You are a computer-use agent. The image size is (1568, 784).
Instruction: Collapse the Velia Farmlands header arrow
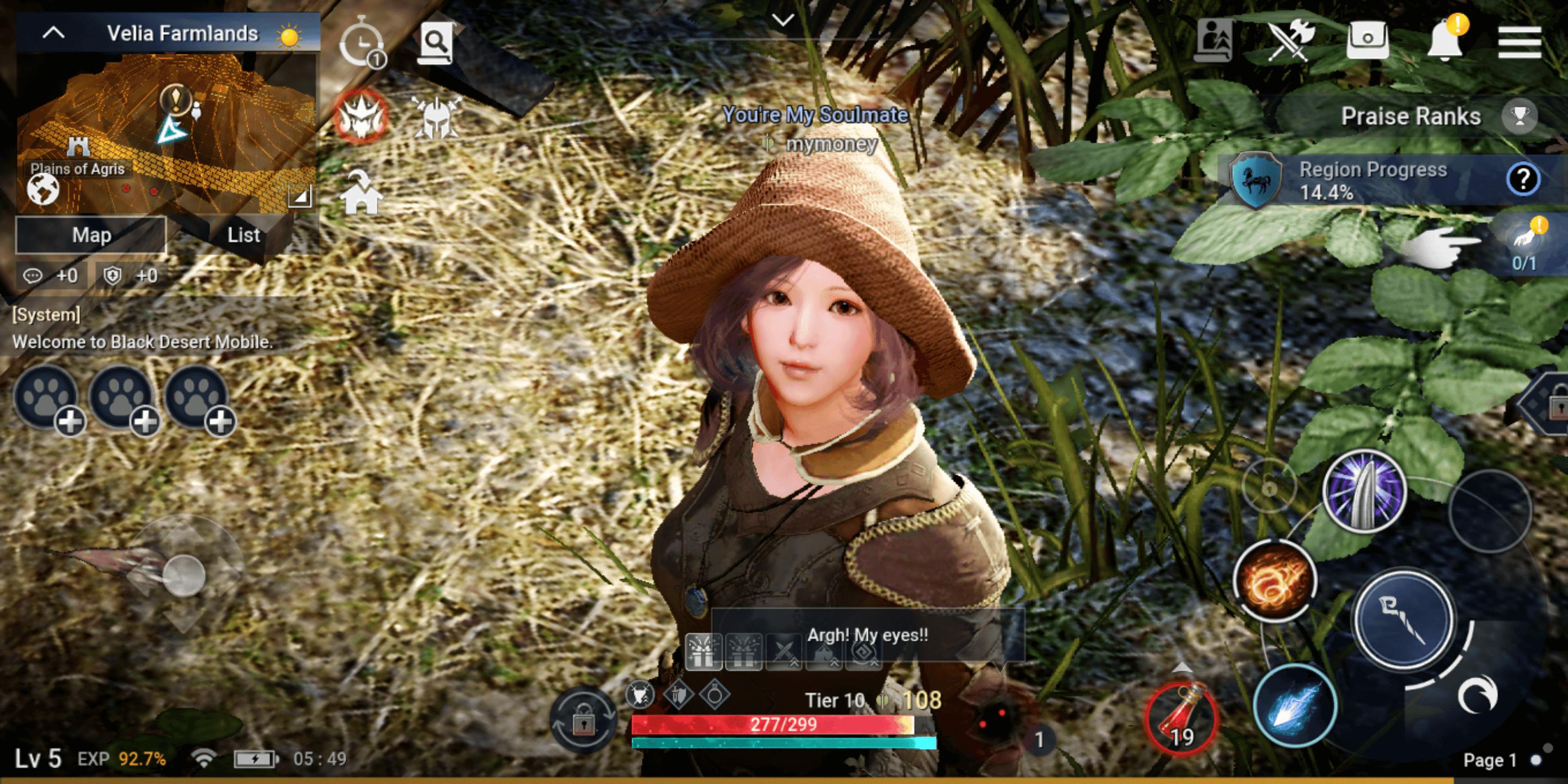tap(53, 33)
